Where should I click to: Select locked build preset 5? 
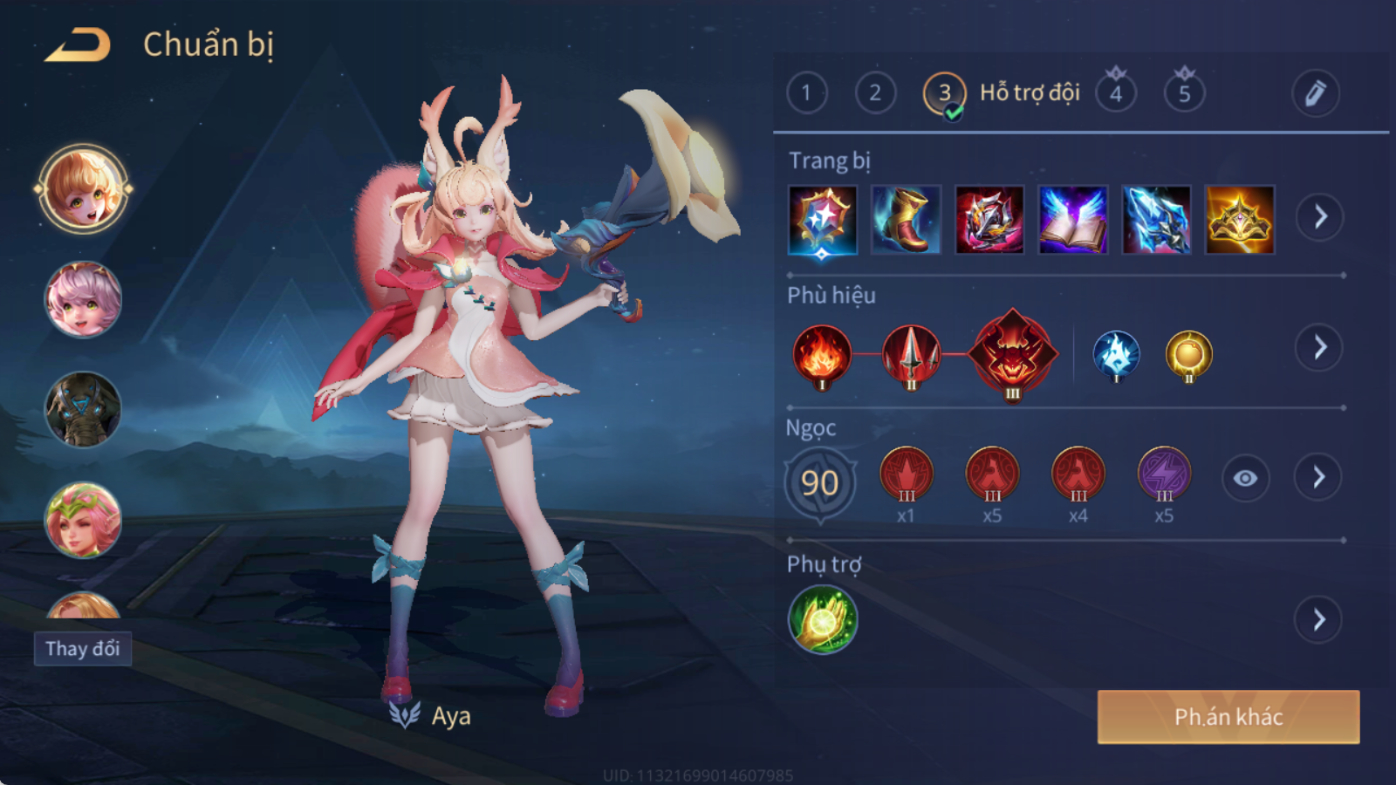tap(1184, 94)
